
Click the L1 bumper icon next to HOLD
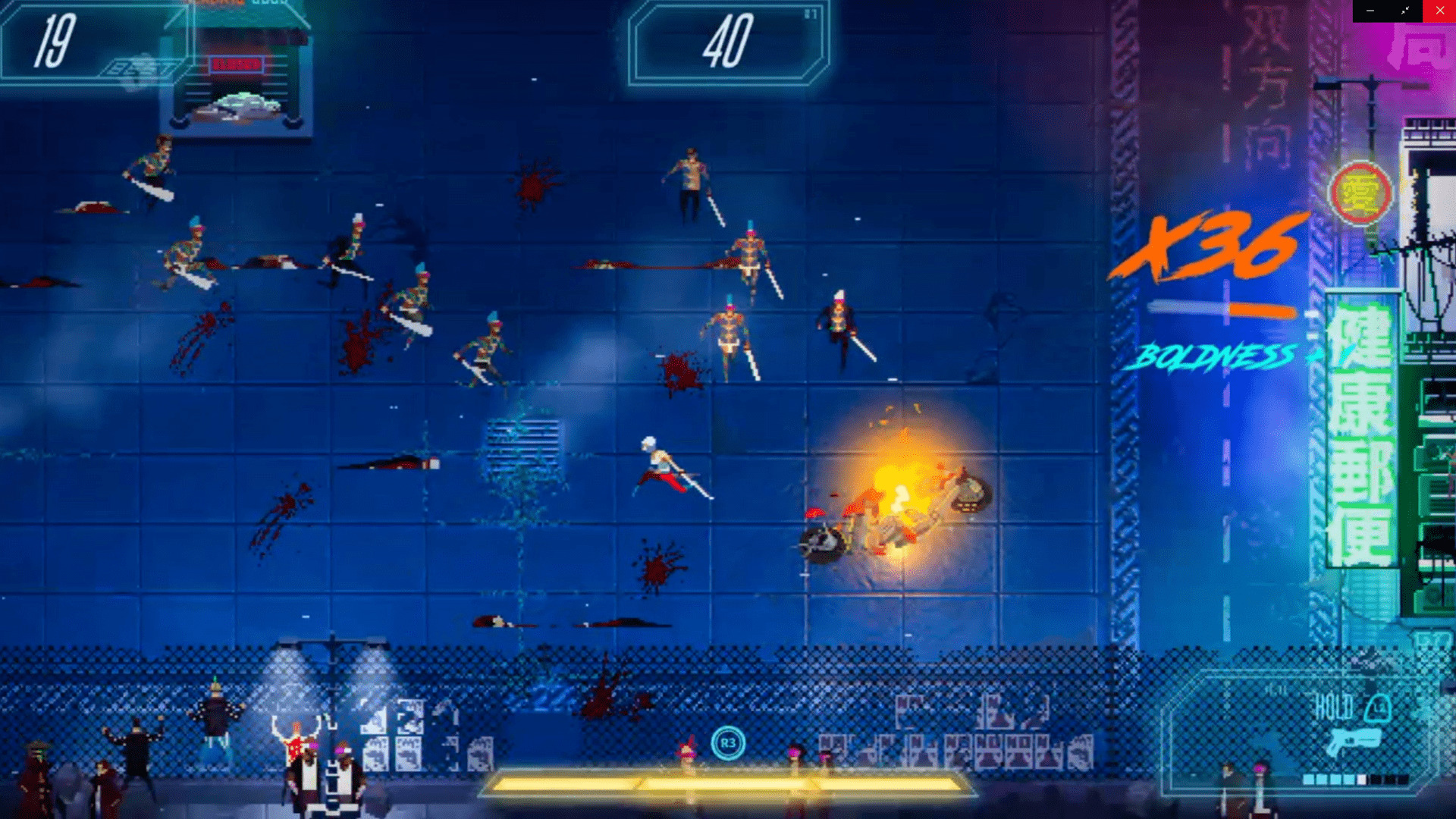coord(1378,708)
